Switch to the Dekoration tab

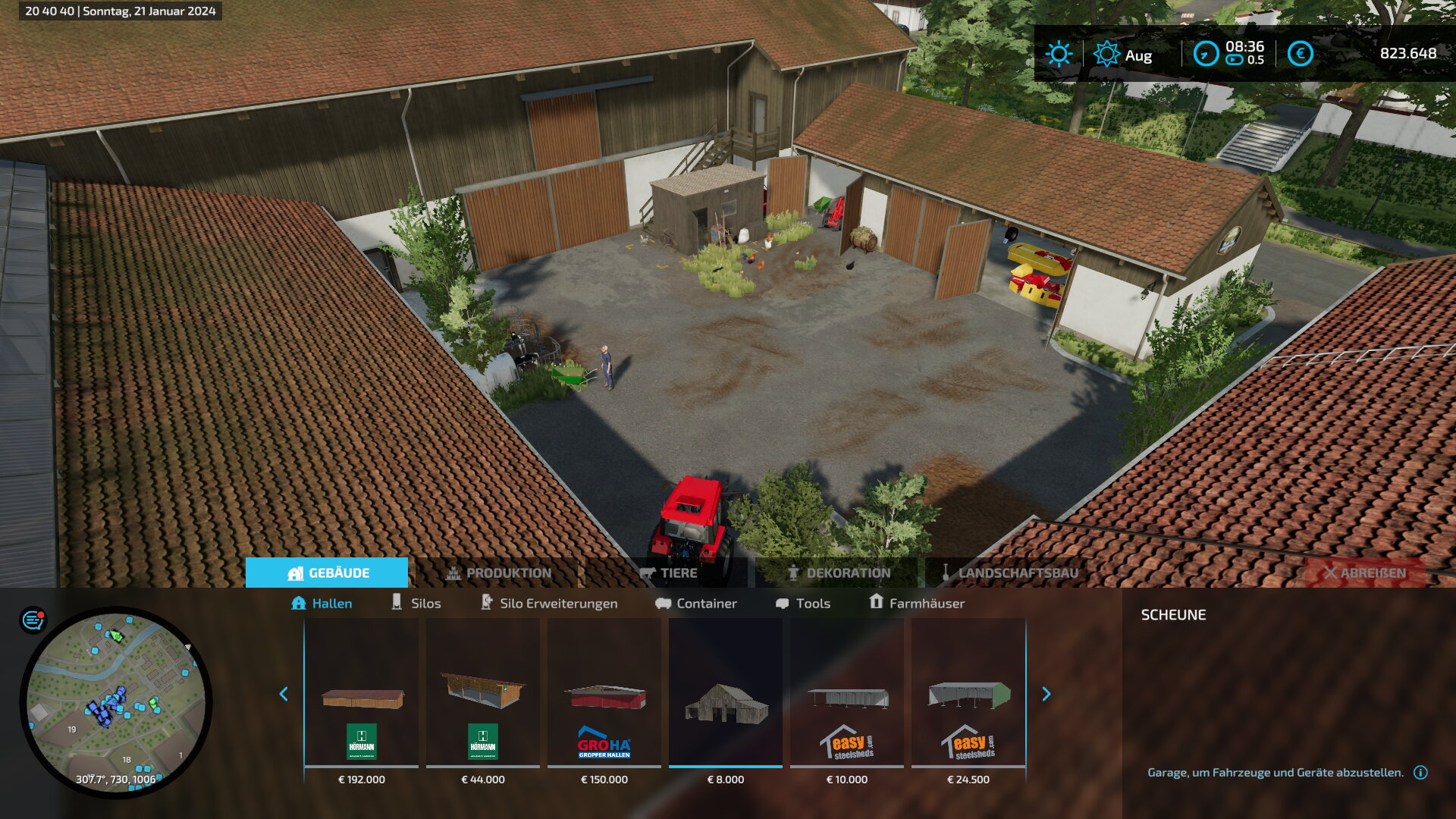[839, 573]
